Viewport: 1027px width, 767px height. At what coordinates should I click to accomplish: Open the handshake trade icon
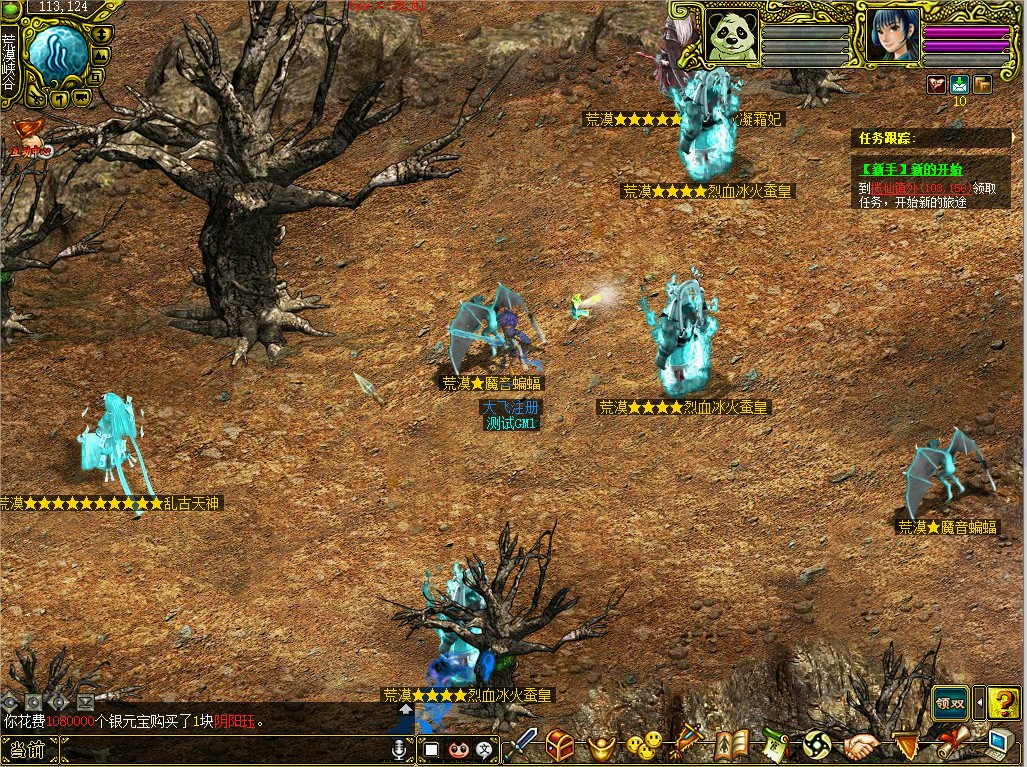(860, 746)
